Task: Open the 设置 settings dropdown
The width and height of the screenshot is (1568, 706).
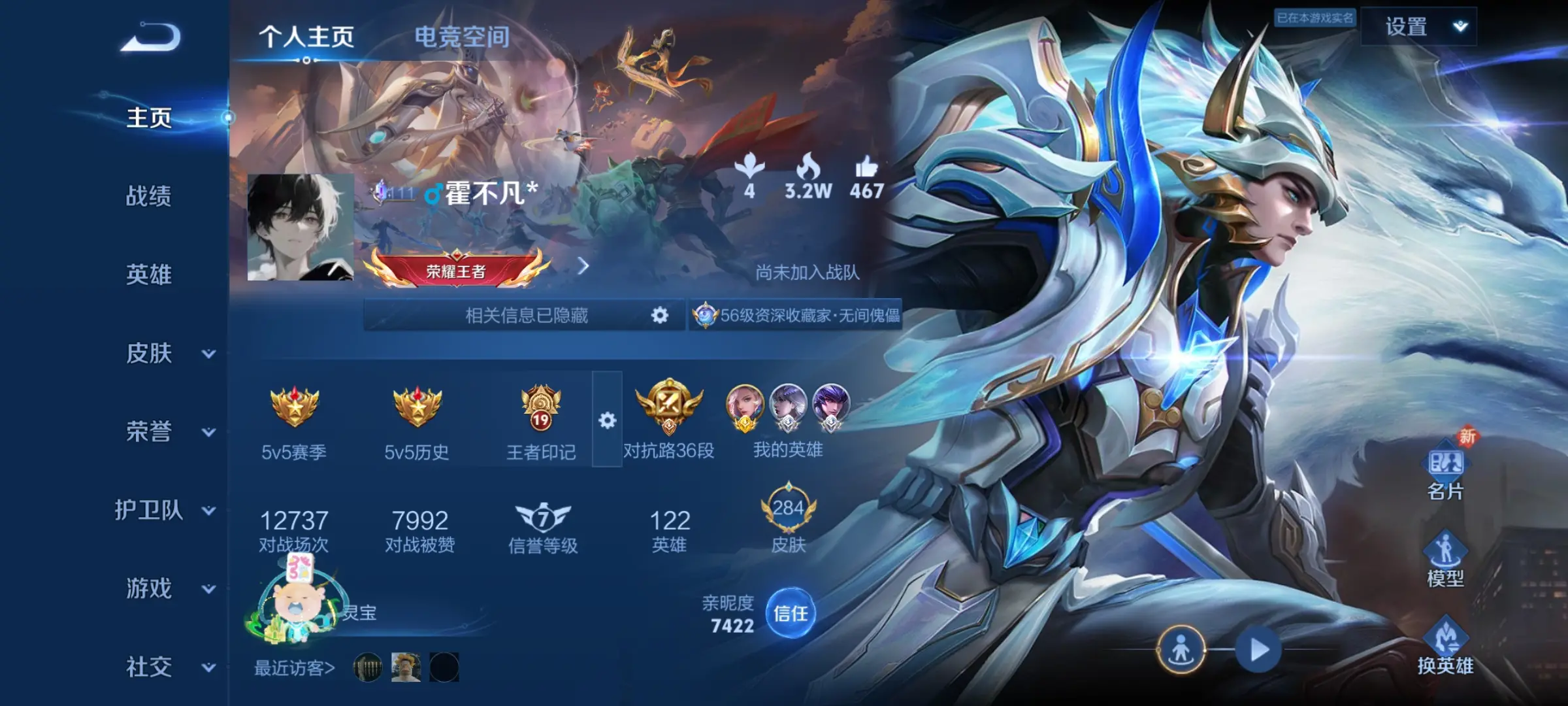Action: point(1419,27)
